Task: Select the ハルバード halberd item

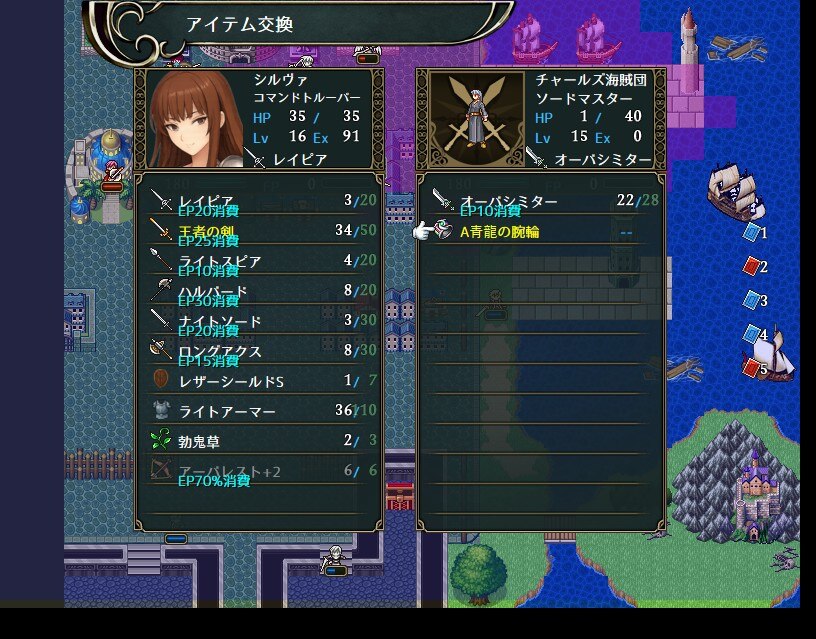Action: click(x=260, y=292)
